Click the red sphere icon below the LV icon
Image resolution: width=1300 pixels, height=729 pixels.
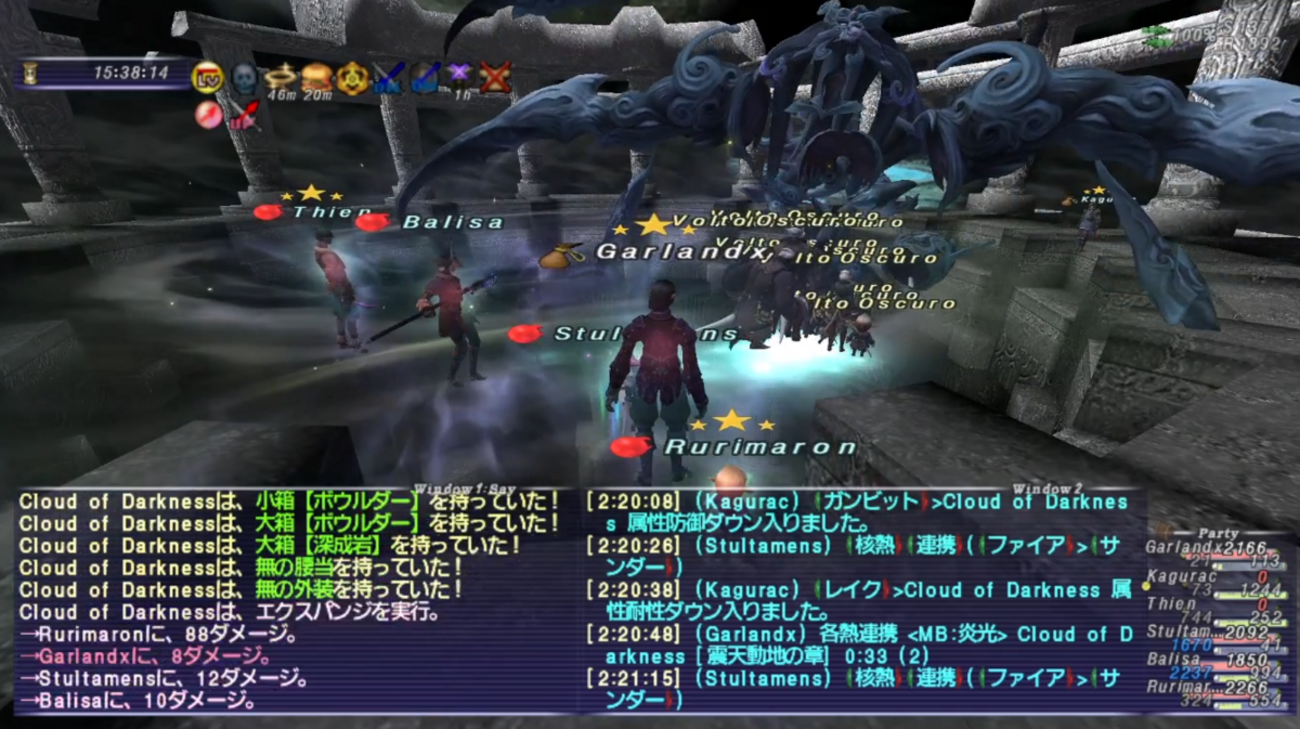pos(207,113)
